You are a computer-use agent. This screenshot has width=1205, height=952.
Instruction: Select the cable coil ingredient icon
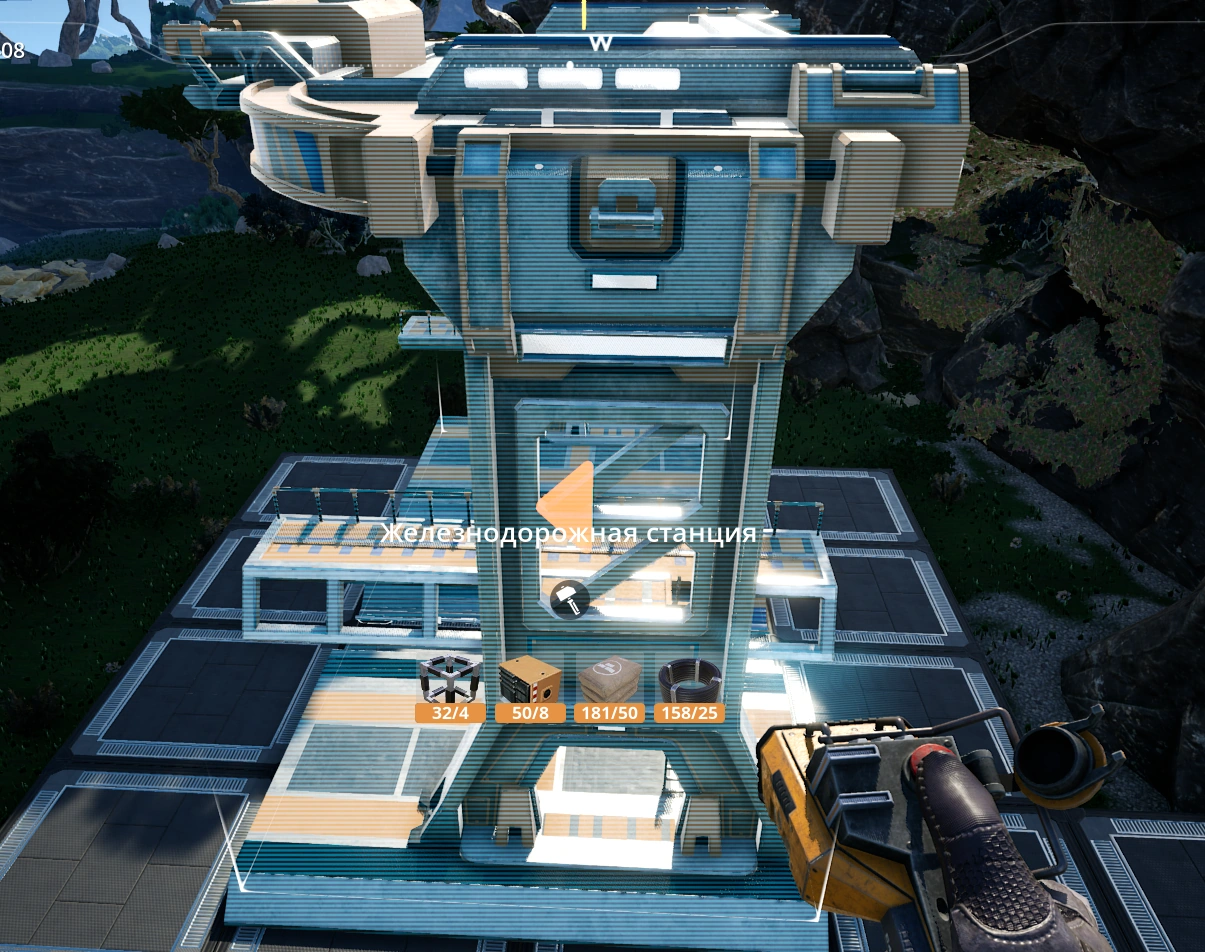pos(689,680)
